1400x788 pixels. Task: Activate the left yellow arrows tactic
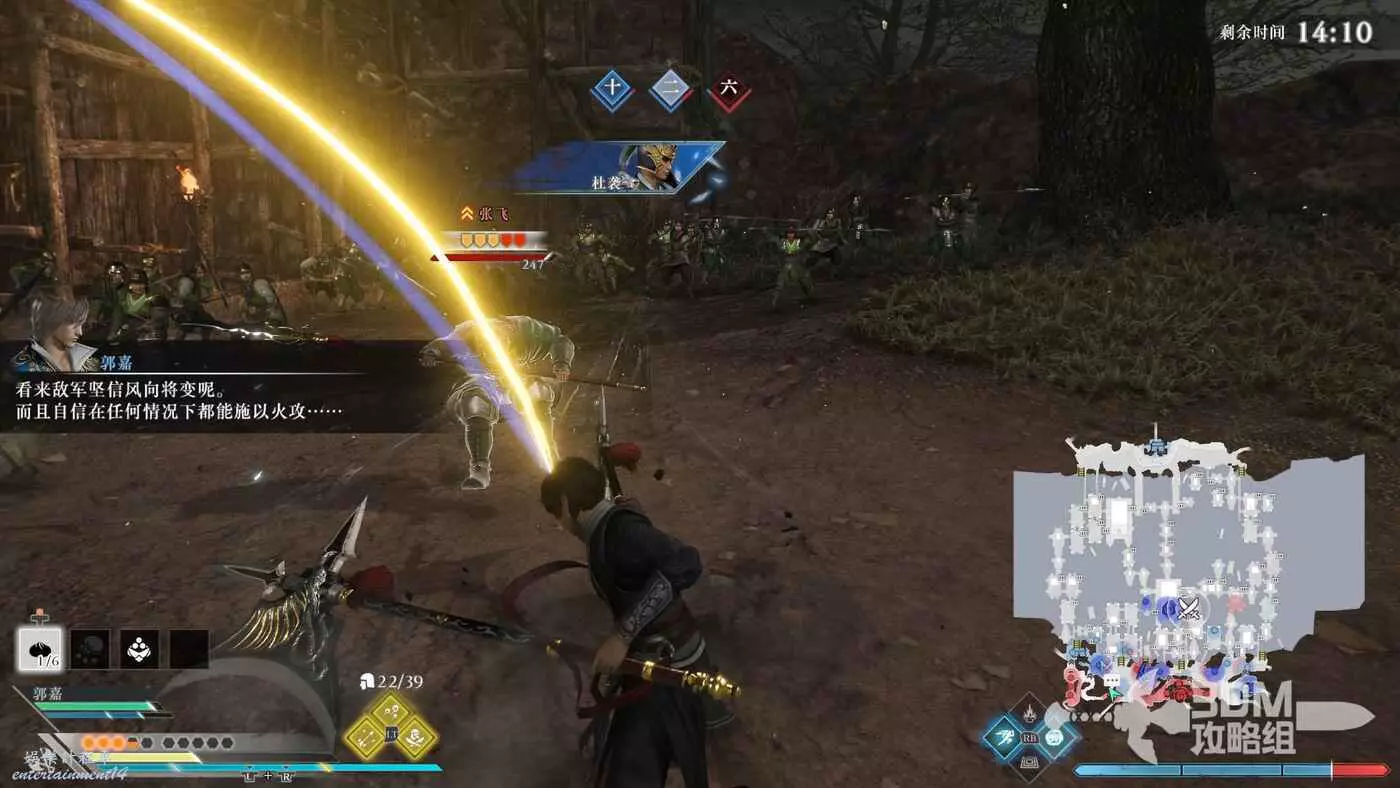tap(364, 738)
